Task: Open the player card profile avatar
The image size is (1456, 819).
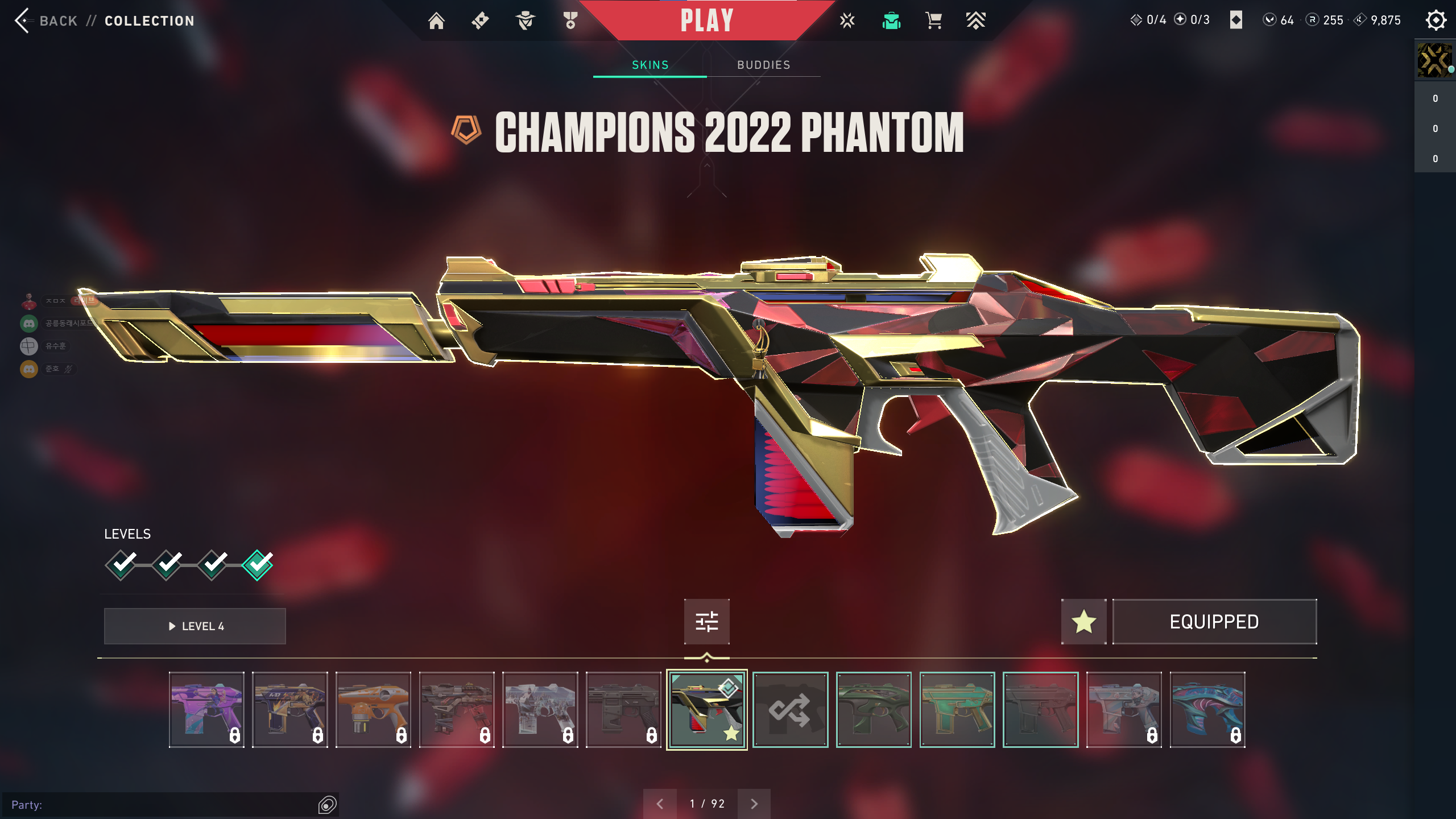Action: click(1434, 60)
